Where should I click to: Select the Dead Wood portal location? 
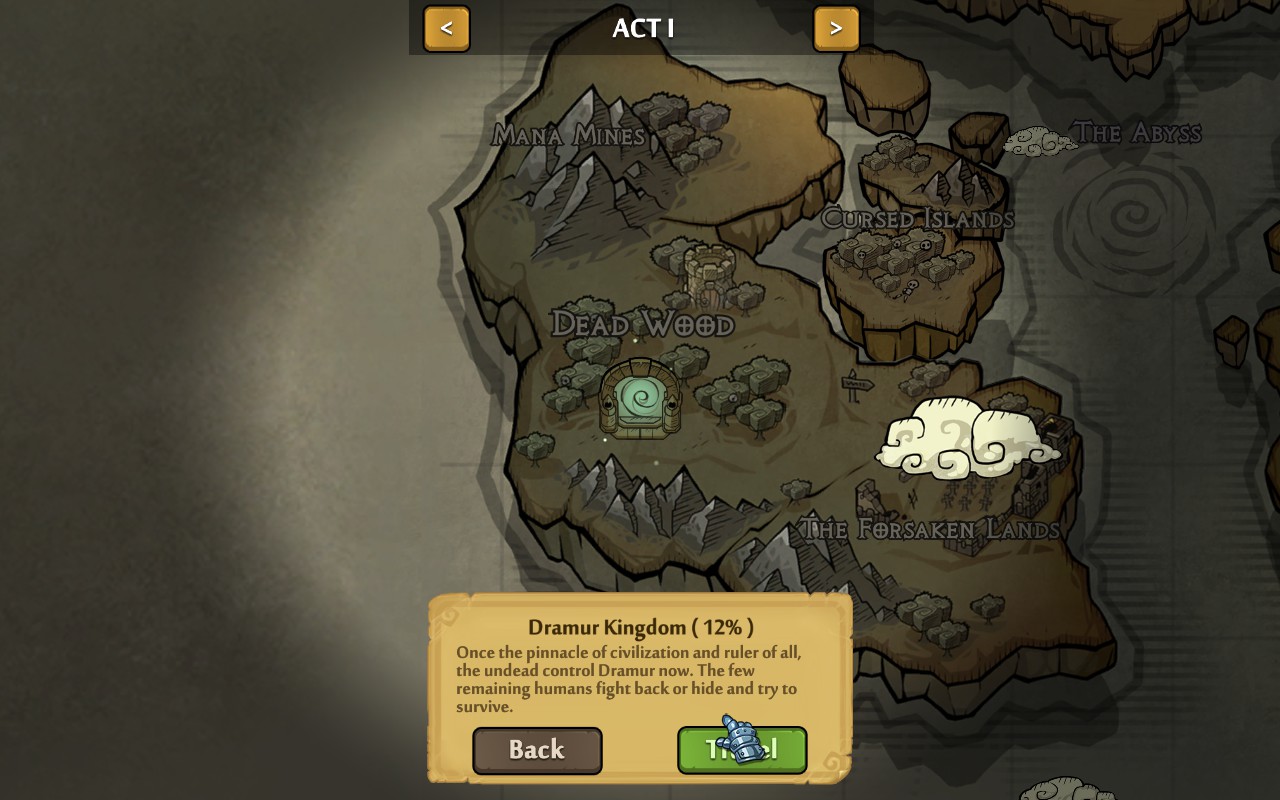point(640,398)
